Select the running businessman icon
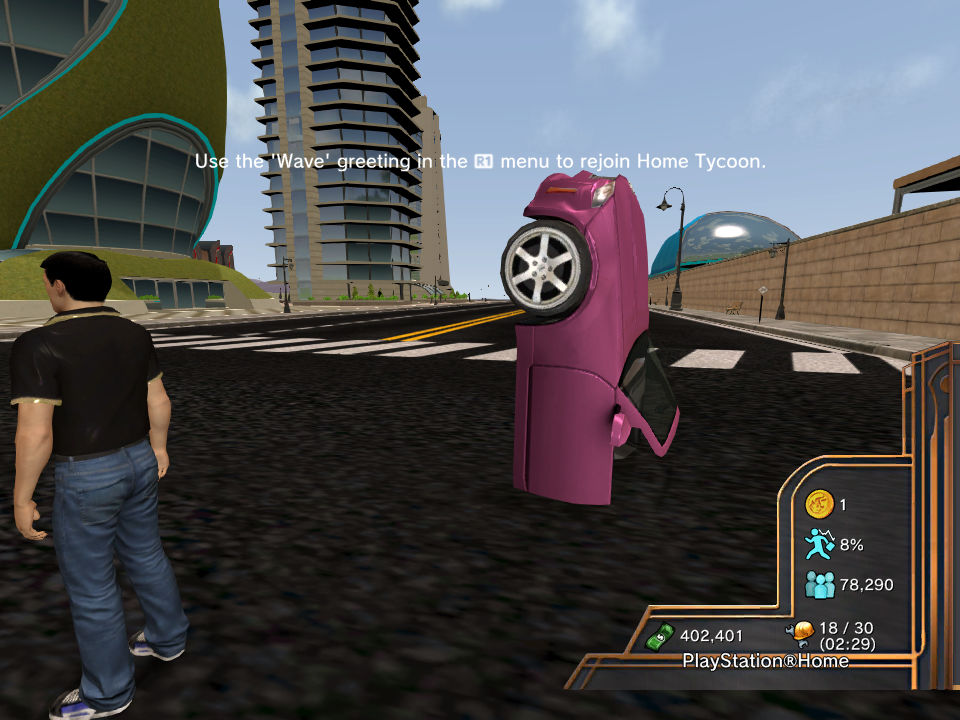The width and height of the screenshot is (960, 720). tap(819, 544)
